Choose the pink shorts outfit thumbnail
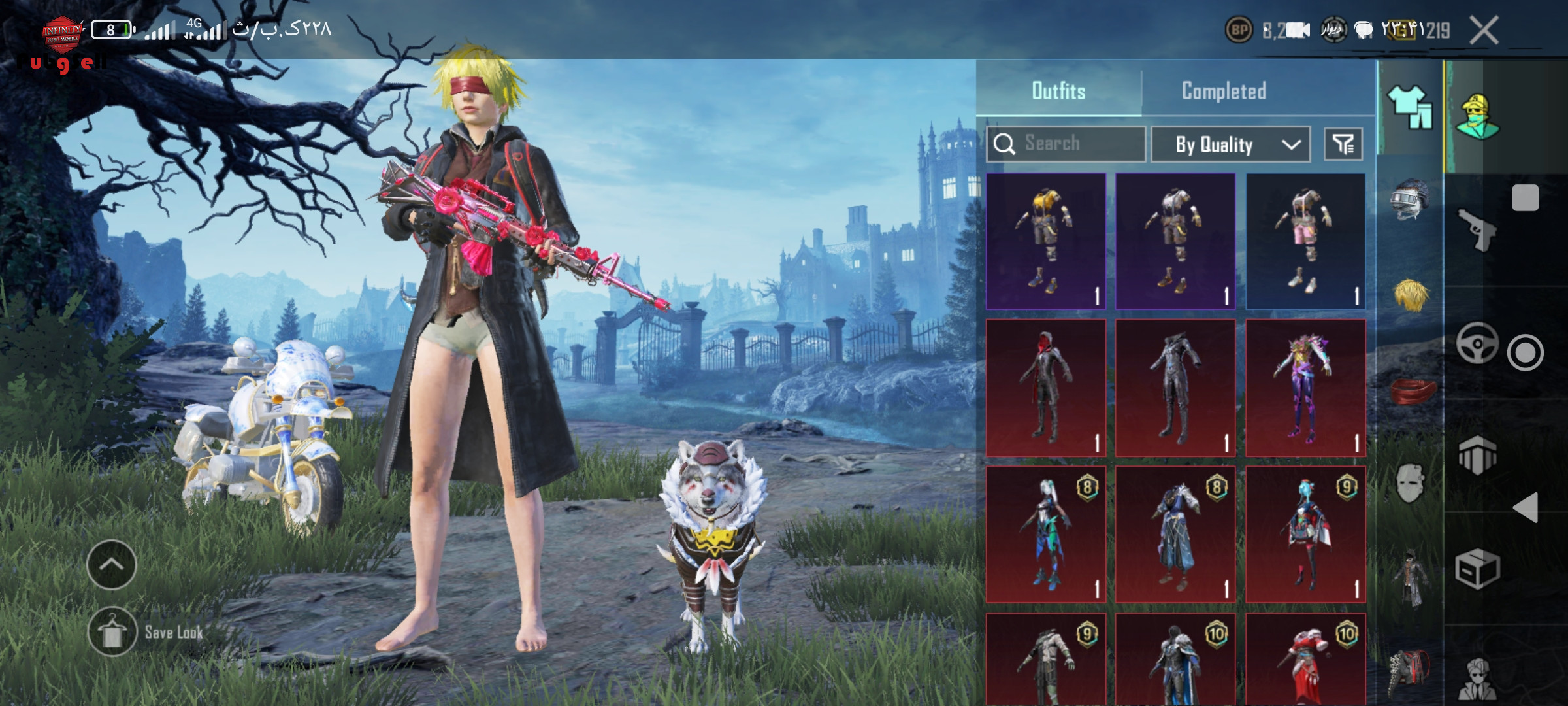The width and height of the screenshot is (1568, 706). 1305,241
